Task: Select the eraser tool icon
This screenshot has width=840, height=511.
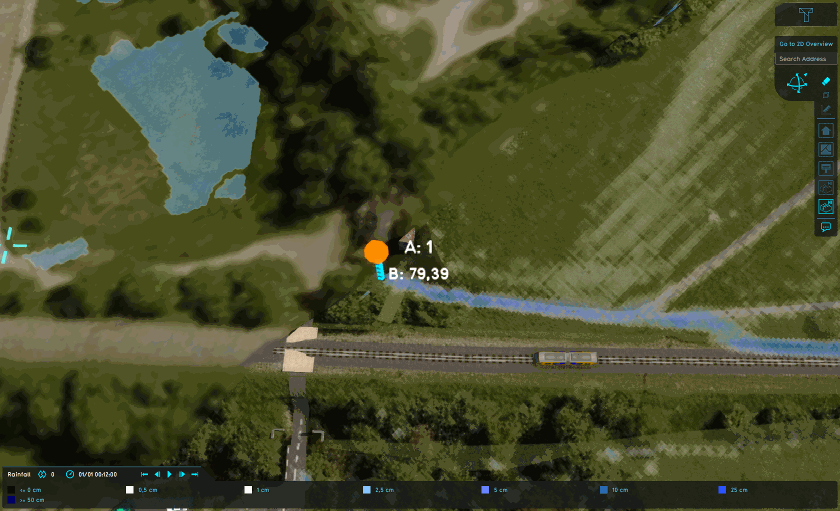Action: [x=826, y=80]
